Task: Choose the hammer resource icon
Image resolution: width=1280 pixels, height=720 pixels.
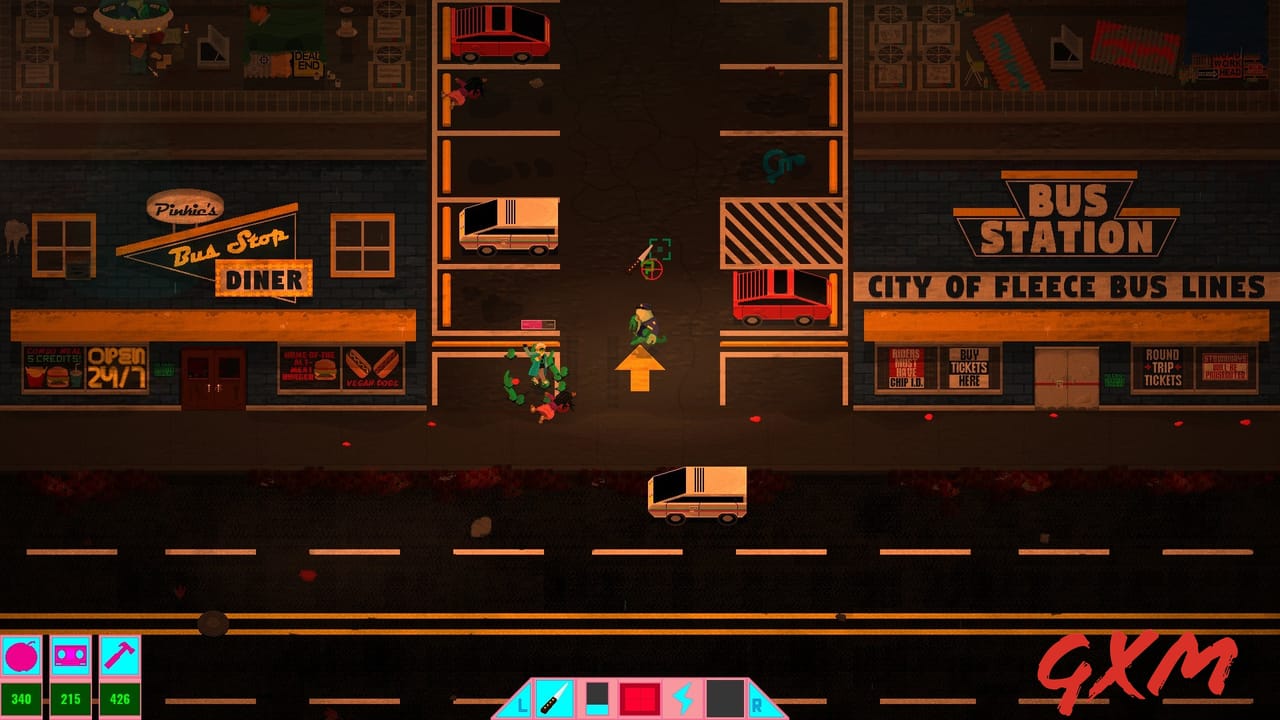Action: point(120,657)
